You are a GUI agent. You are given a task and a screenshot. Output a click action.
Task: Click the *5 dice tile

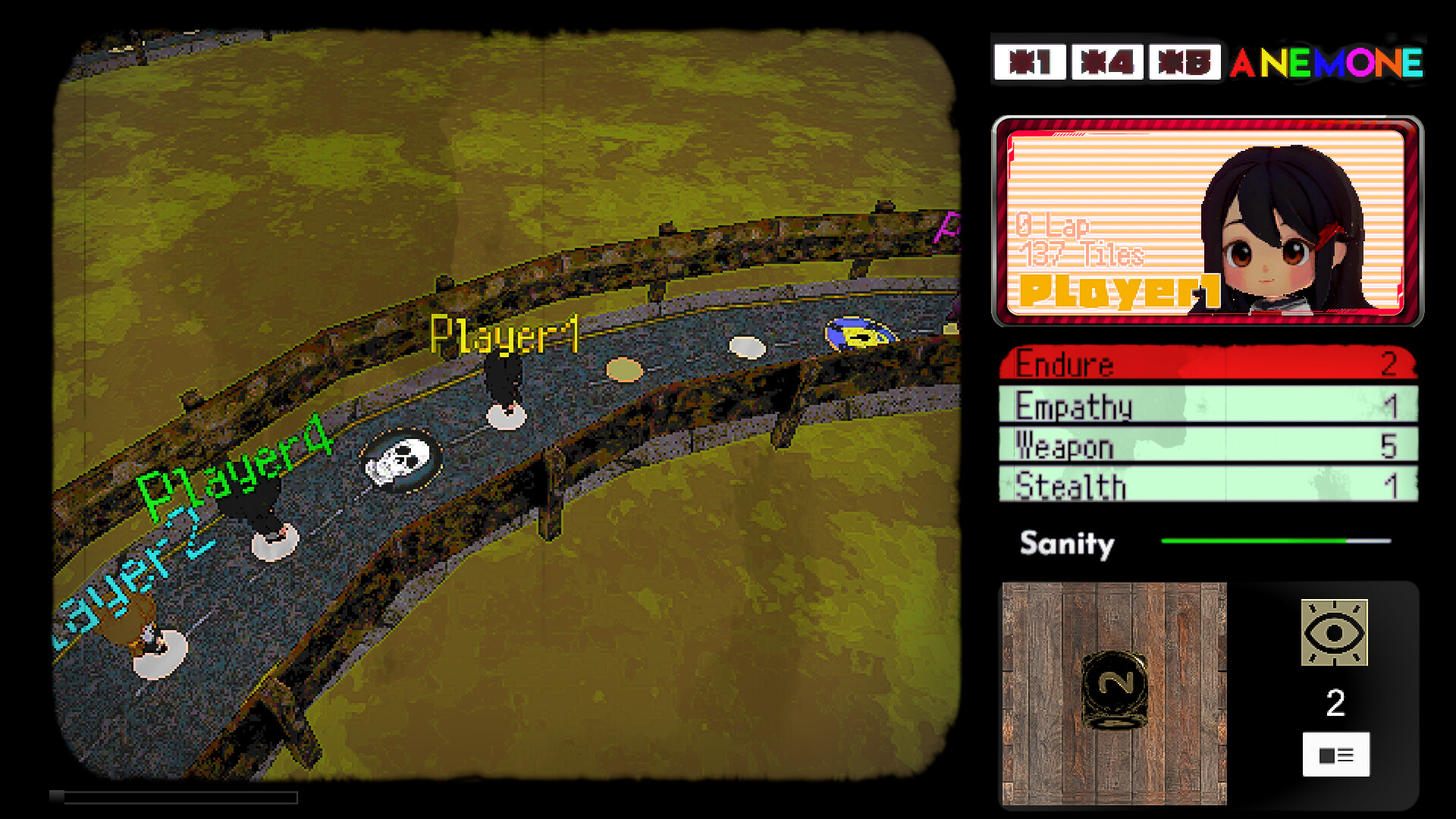pos(1185,62)
